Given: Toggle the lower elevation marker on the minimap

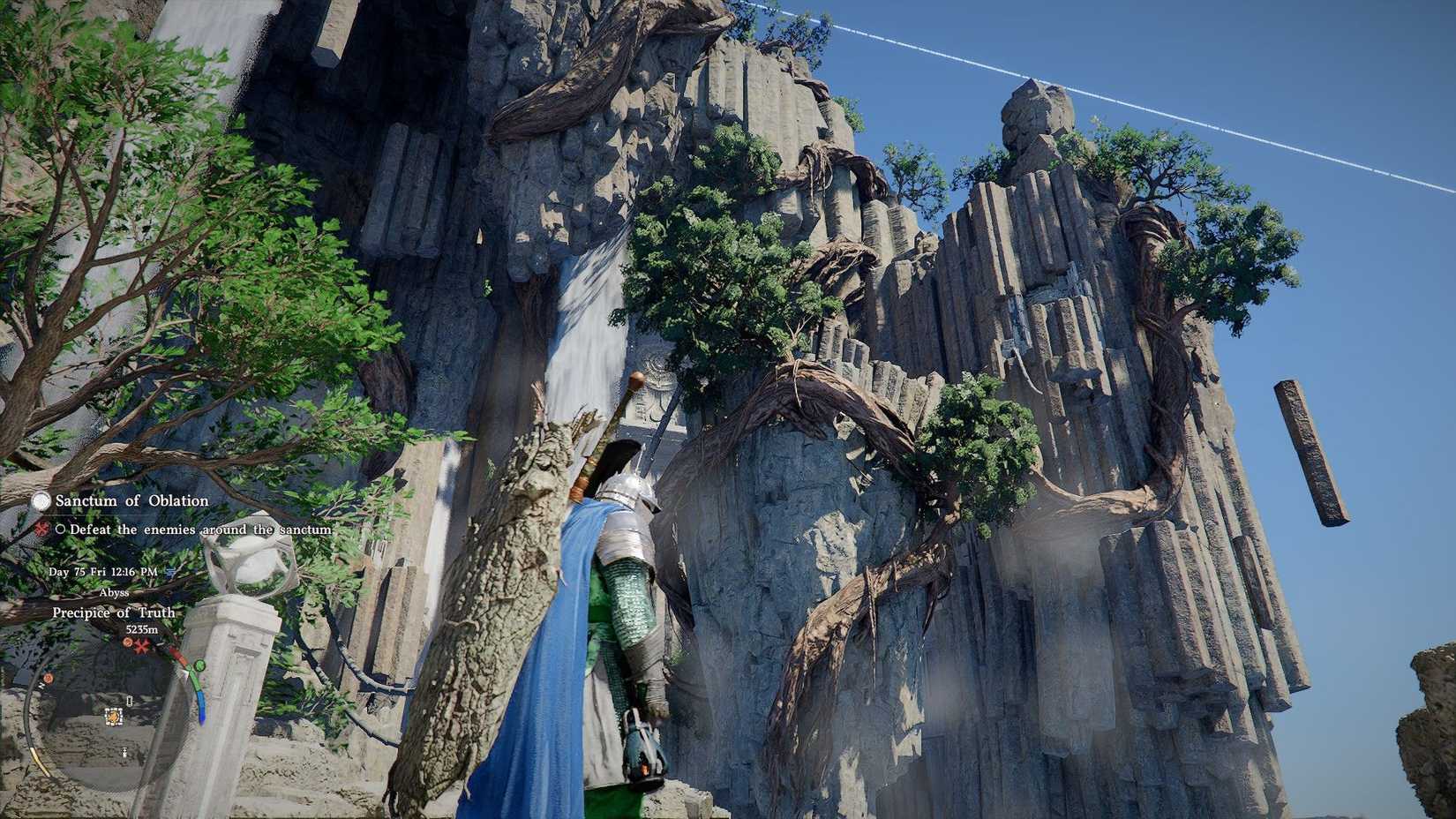Looking at the screenshot, I should [124, 750].
